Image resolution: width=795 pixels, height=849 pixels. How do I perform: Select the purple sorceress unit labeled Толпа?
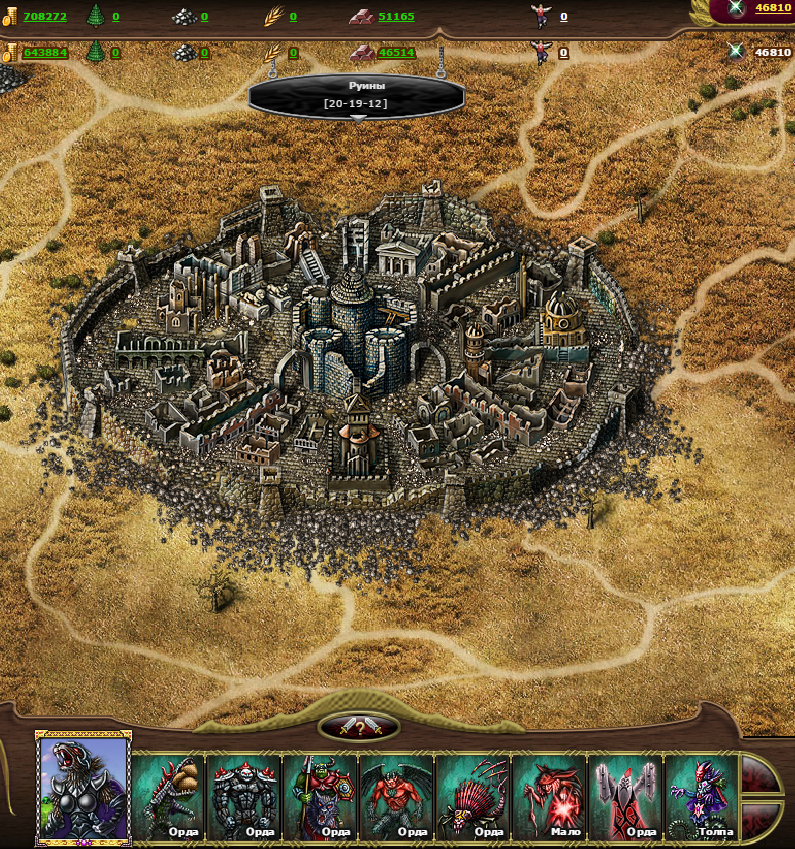[701, 796]
